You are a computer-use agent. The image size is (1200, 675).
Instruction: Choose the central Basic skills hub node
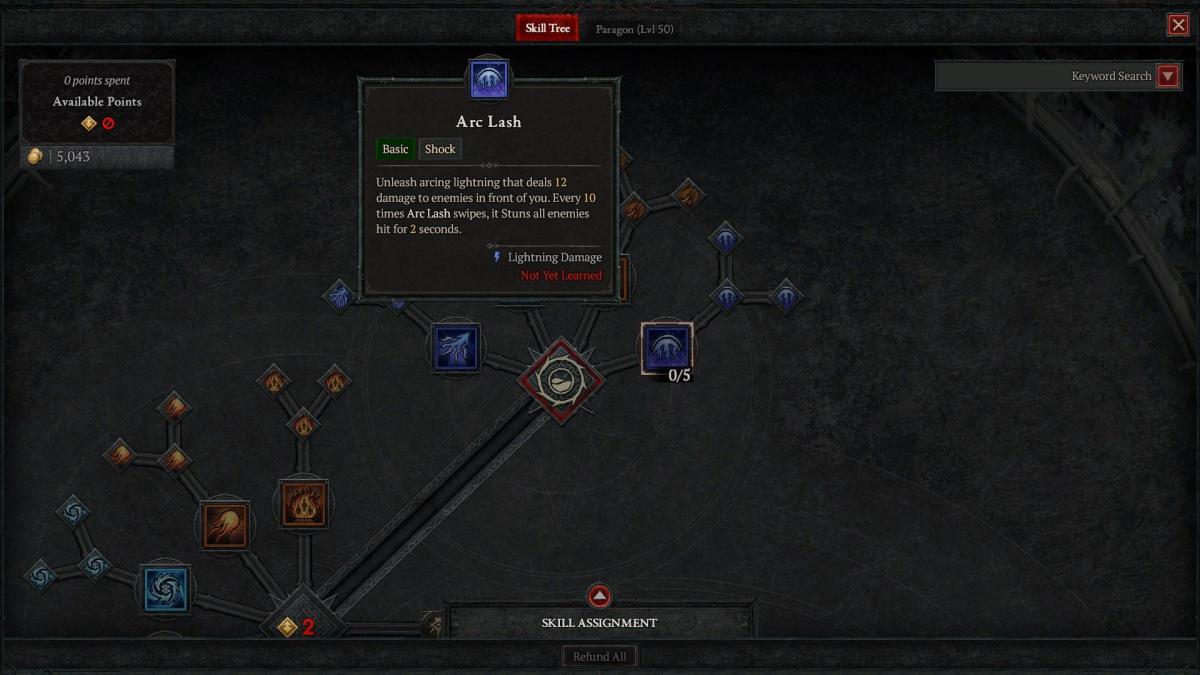pos(560,380)
